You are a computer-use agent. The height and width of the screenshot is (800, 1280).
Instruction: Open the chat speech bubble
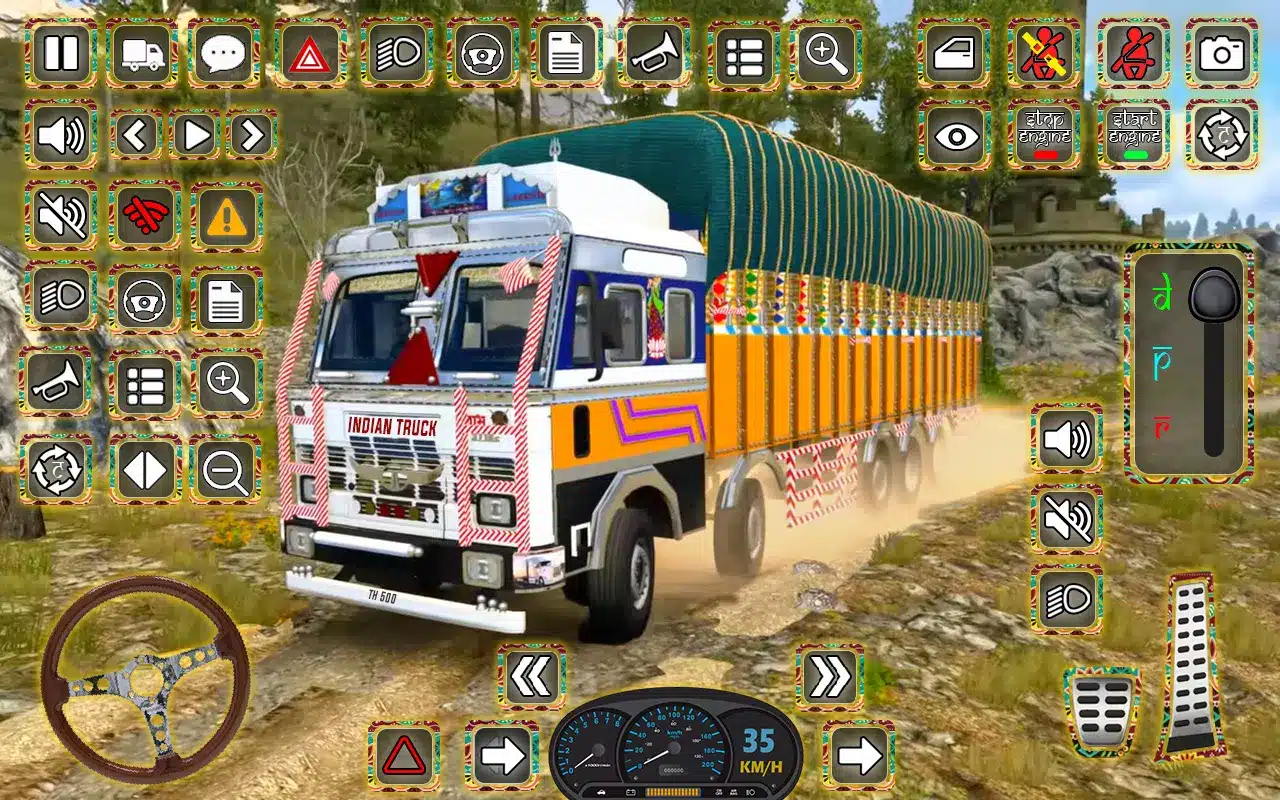[225, 52]
